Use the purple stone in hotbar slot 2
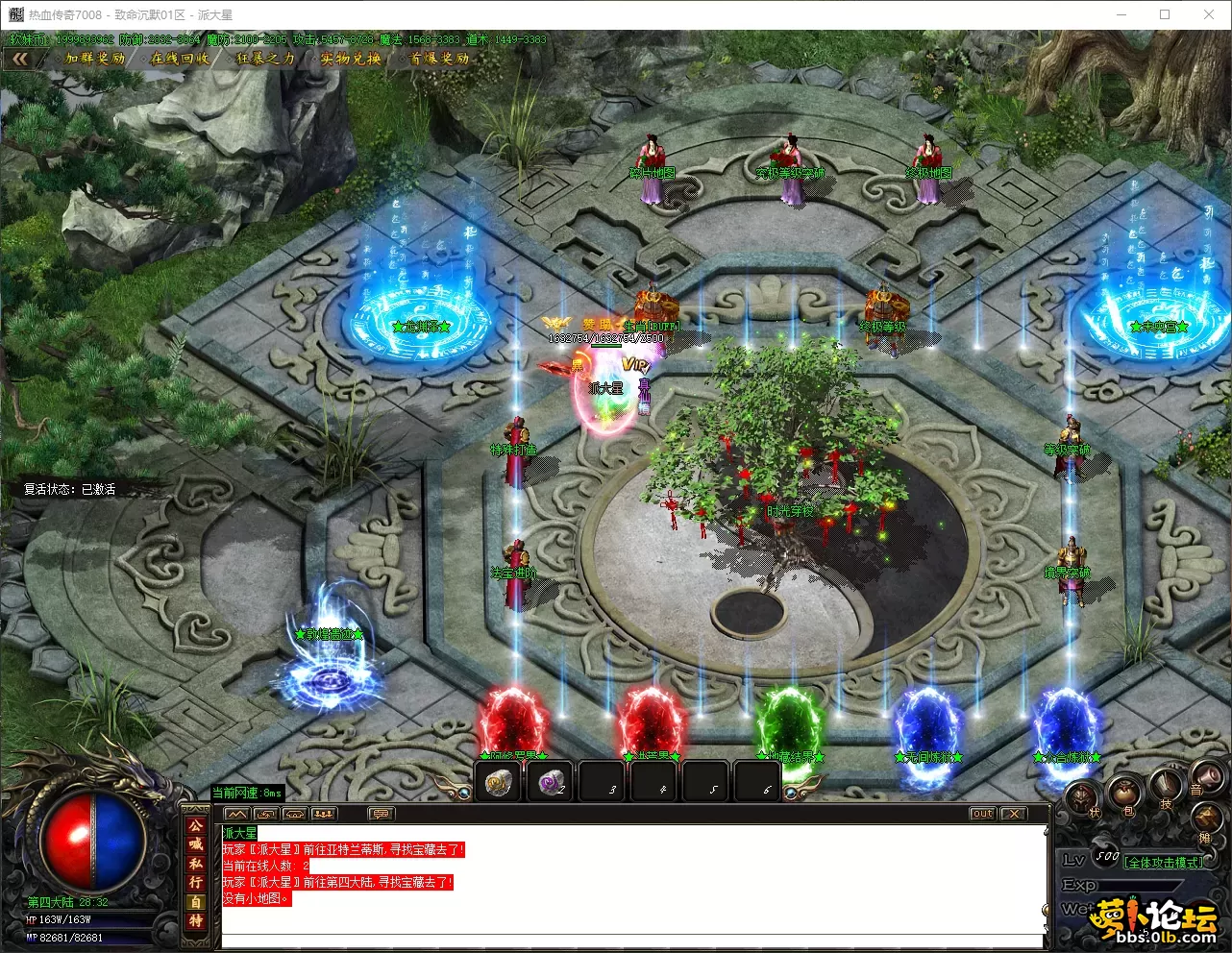The height and width of the screenshot is (953, 1232). (552, 783)
